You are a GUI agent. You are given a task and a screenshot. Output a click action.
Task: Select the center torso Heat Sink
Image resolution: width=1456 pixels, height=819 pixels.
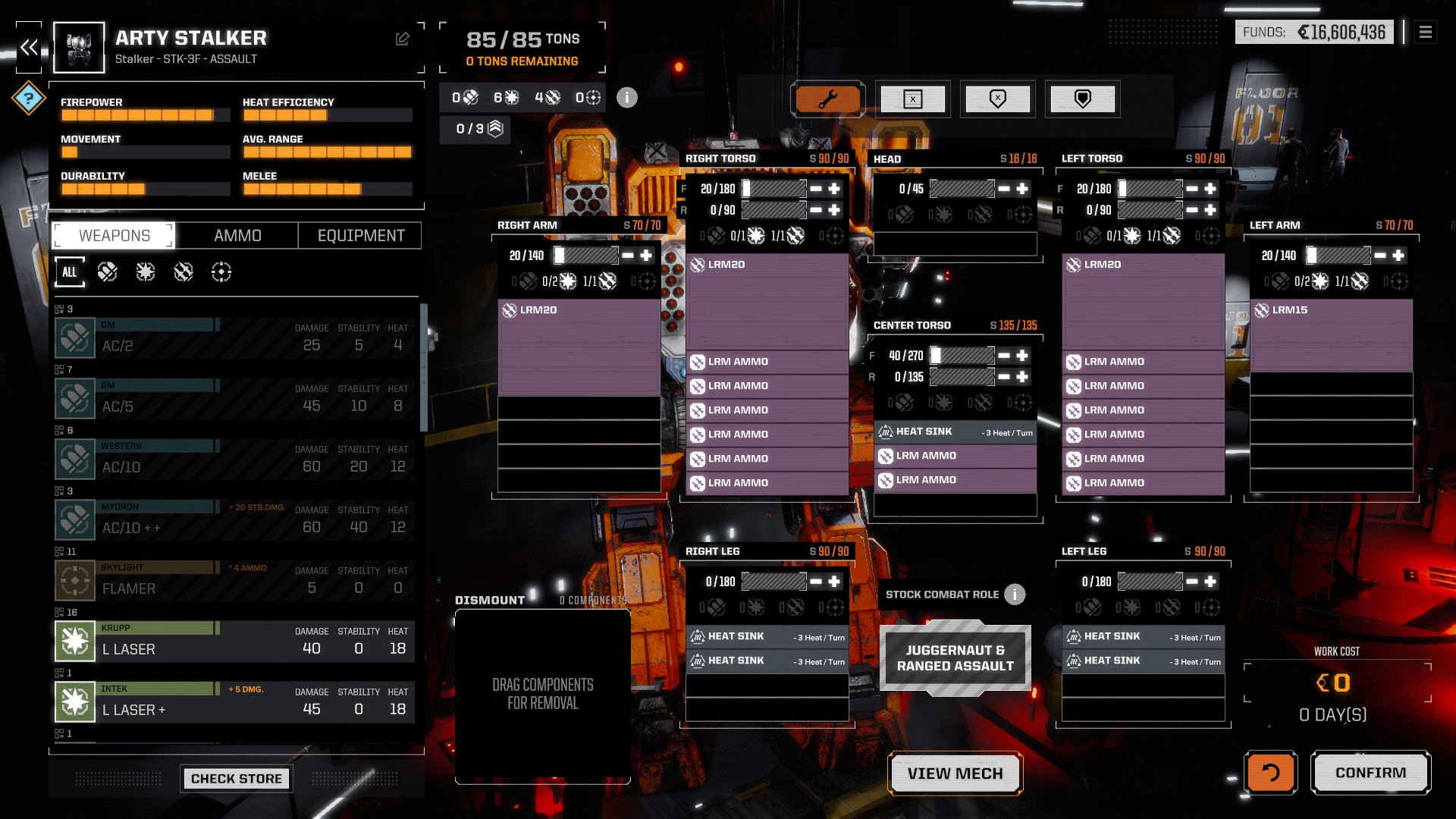[955, 431]
